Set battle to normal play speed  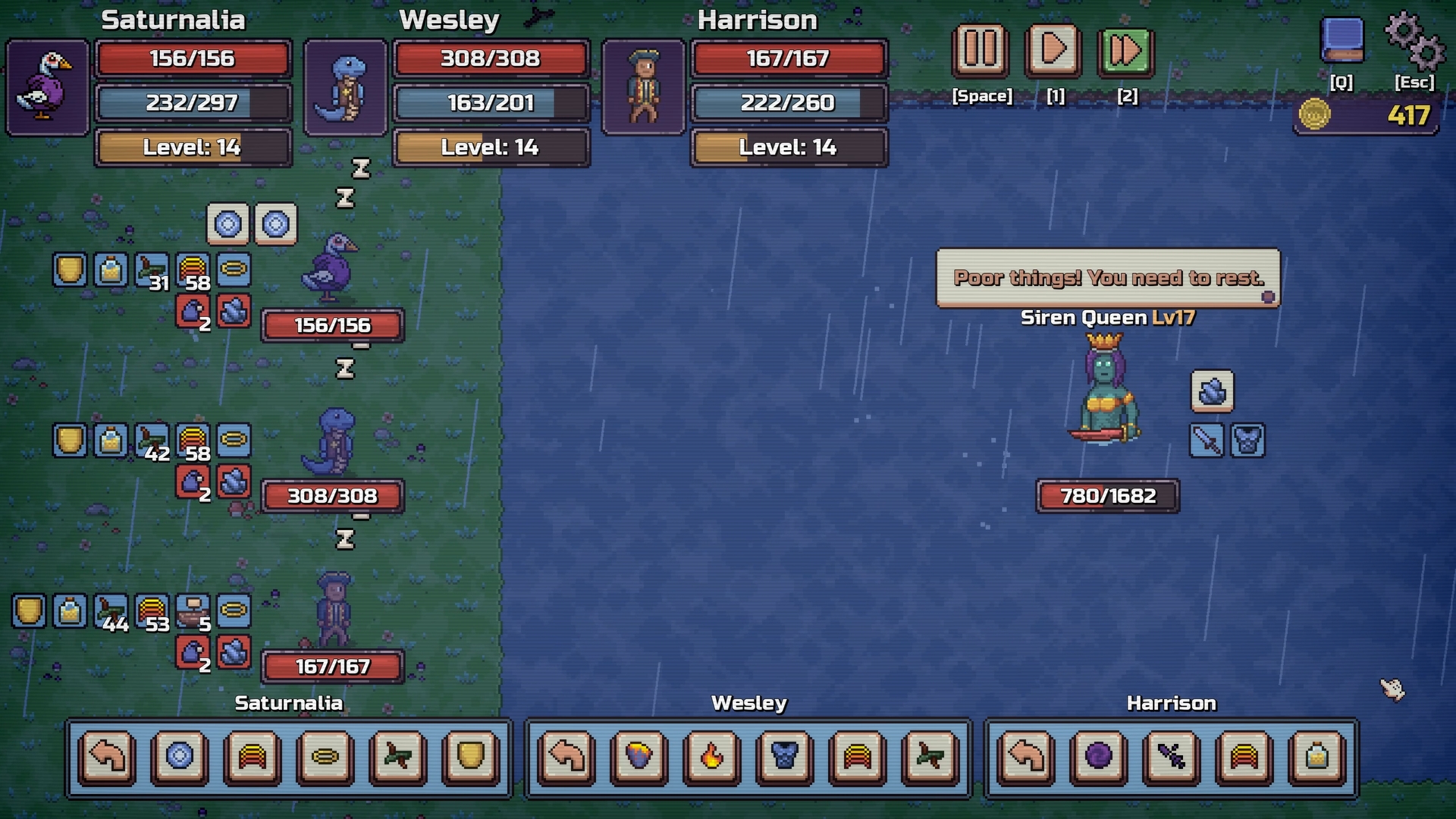pyautogui.click(x=1053, y=51)
